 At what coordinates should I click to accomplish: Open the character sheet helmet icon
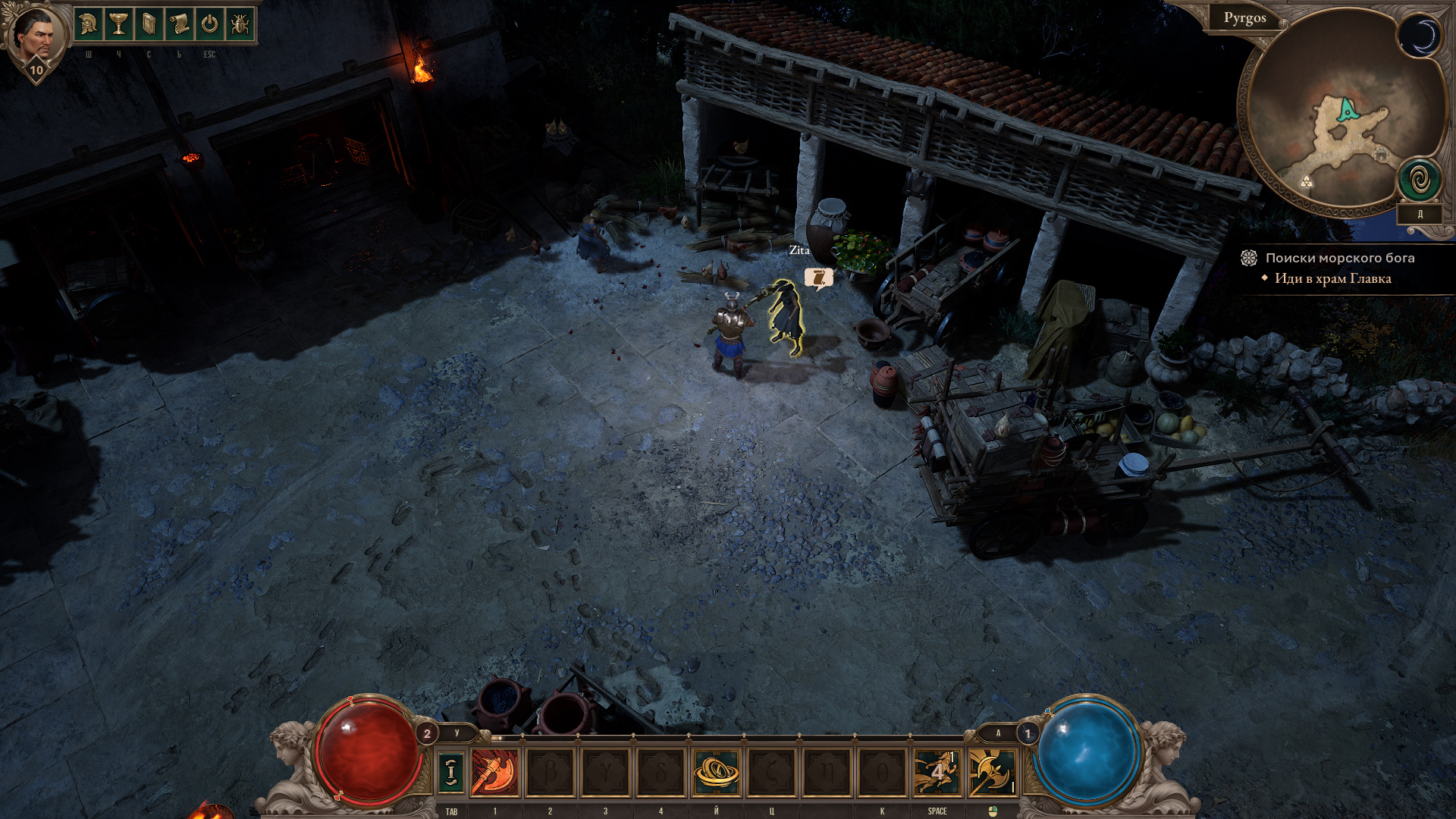[x=88, y=24]
